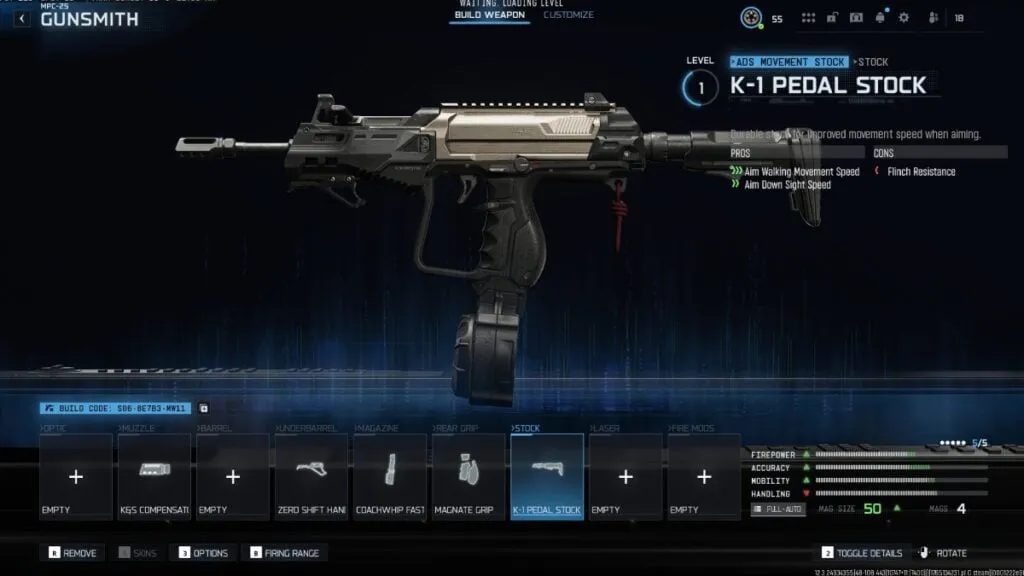The image size is (1024, 576).
Task: Copy the build code with the copy icon
Action: tap(204, 408)
